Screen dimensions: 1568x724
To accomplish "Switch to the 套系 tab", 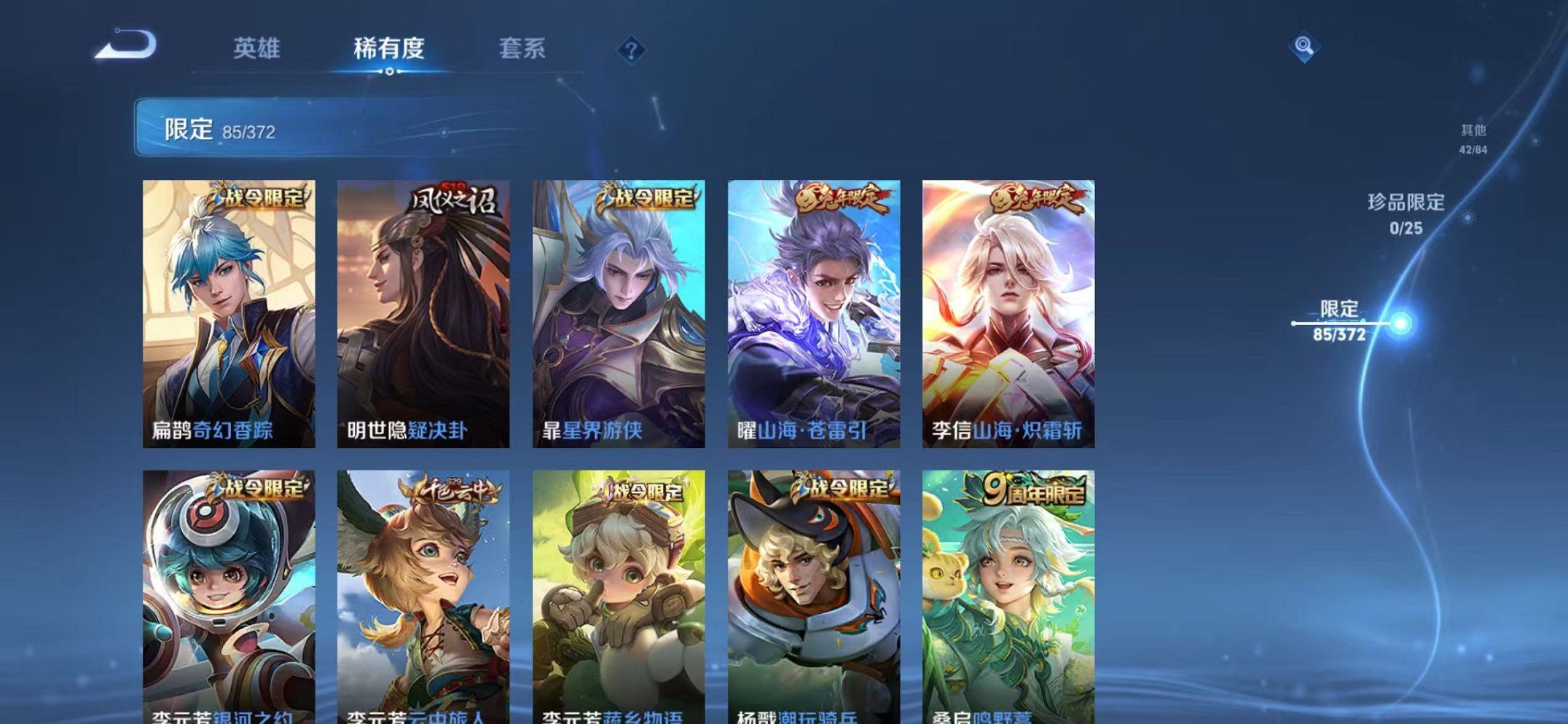I will coord(521,48).
